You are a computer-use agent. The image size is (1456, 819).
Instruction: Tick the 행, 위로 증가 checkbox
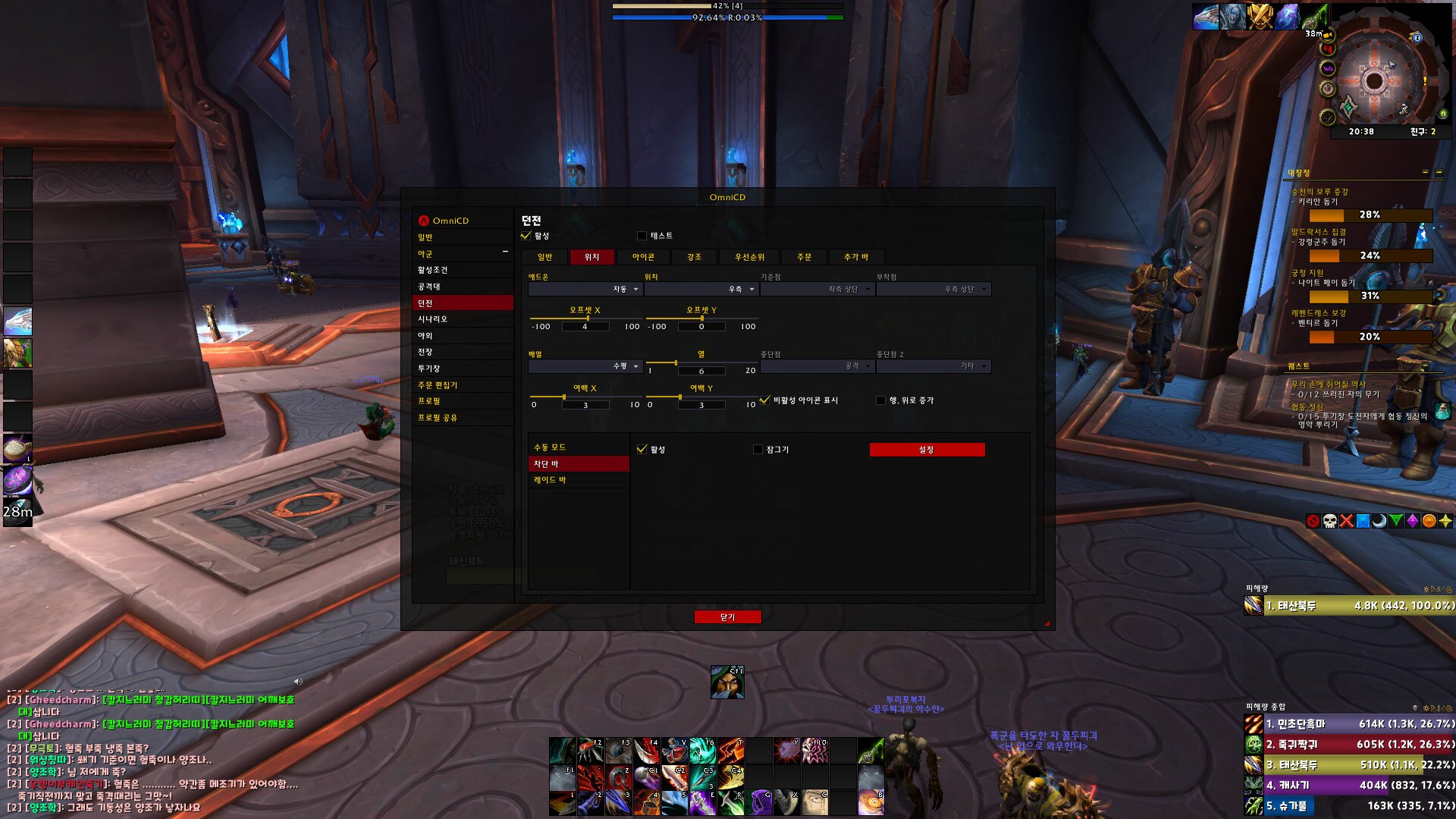click(x=880, y=400)
